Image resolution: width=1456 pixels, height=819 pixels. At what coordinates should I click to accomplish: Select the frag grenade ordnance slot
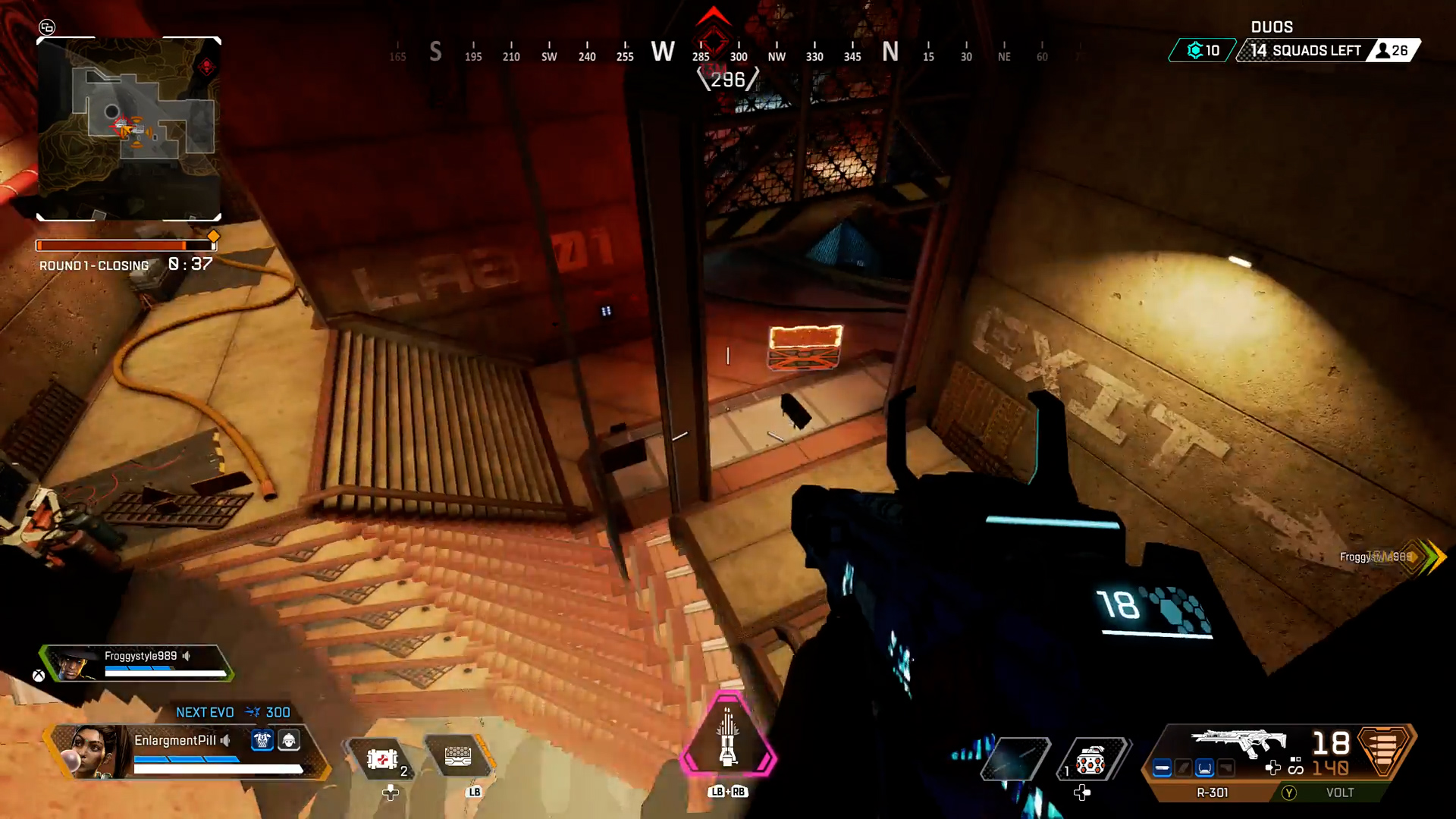1090,760
